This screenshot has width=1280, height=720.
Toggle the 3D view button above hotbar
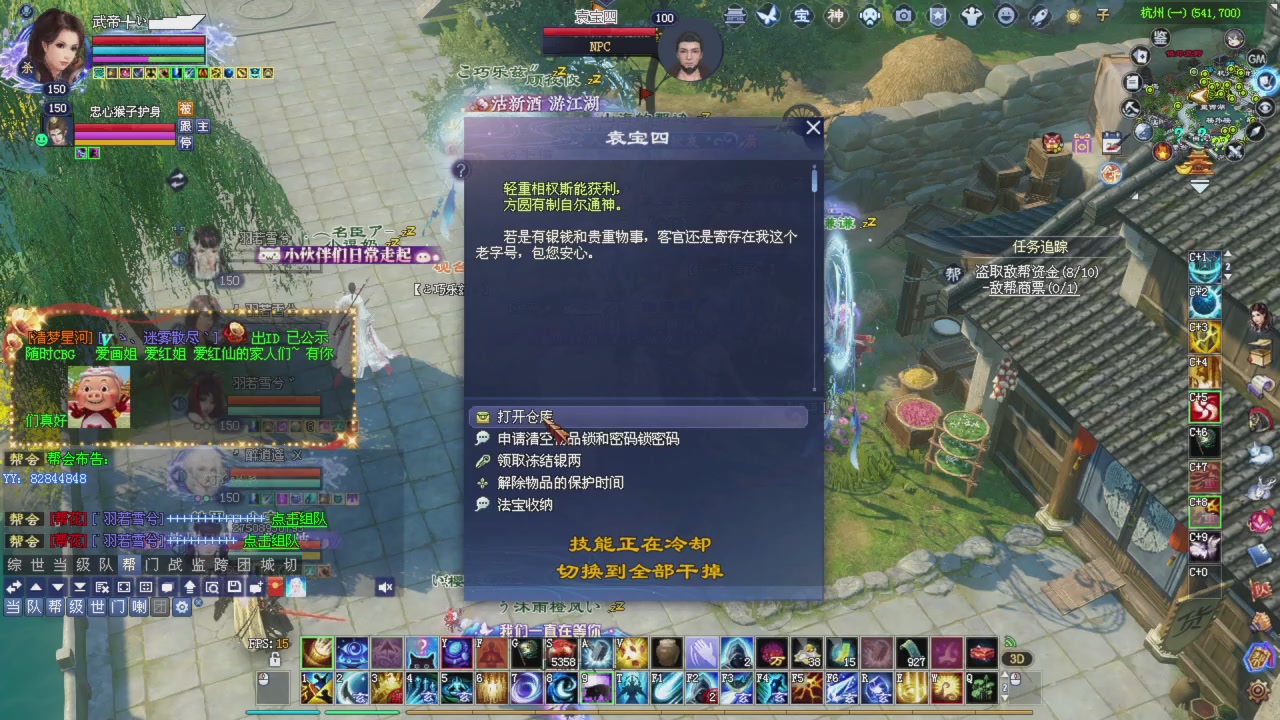pyautogui.click(x=1019, y=658)
